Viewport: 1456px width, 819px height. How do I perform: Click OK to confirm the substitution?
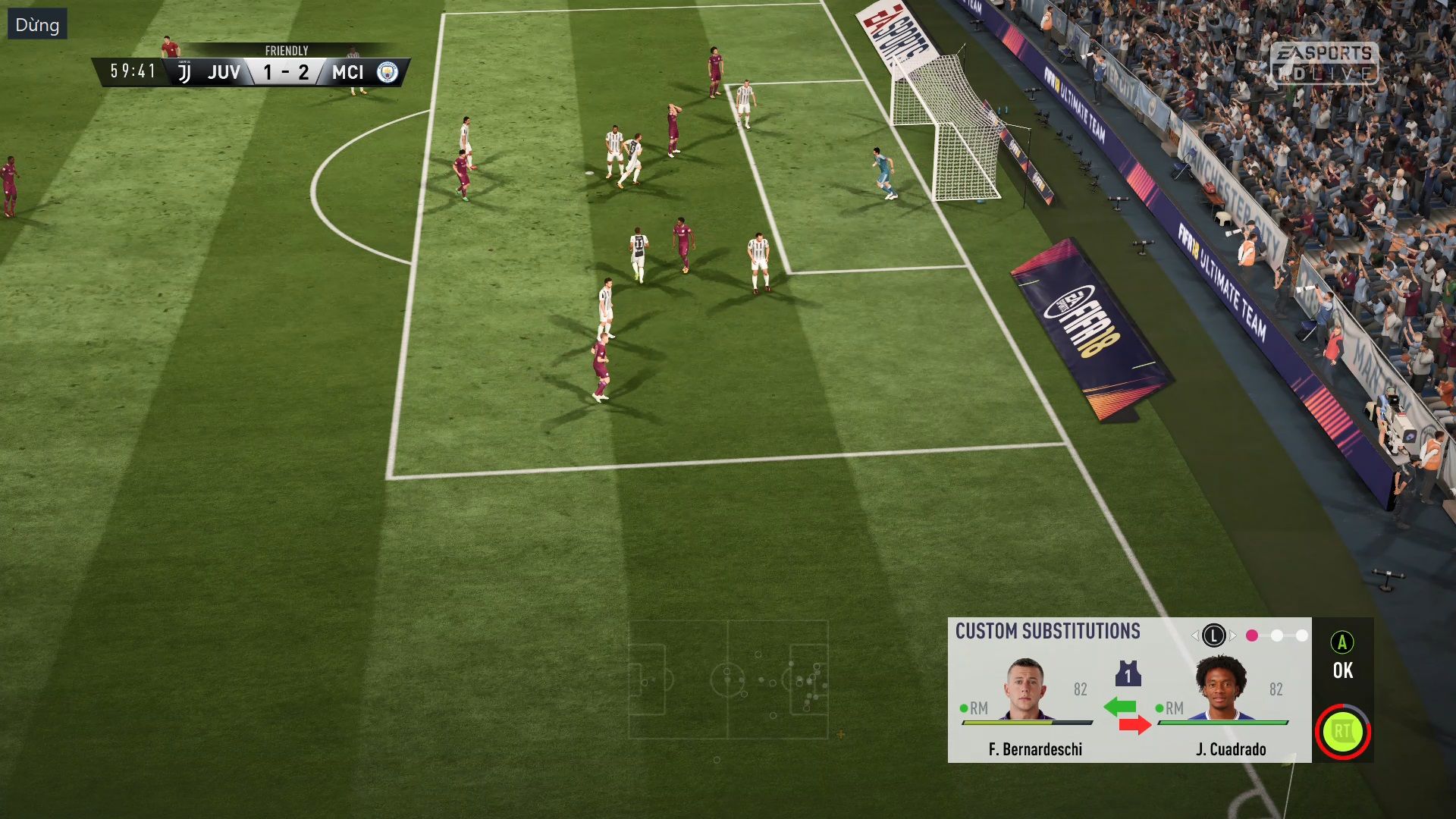pos(1344,670)
